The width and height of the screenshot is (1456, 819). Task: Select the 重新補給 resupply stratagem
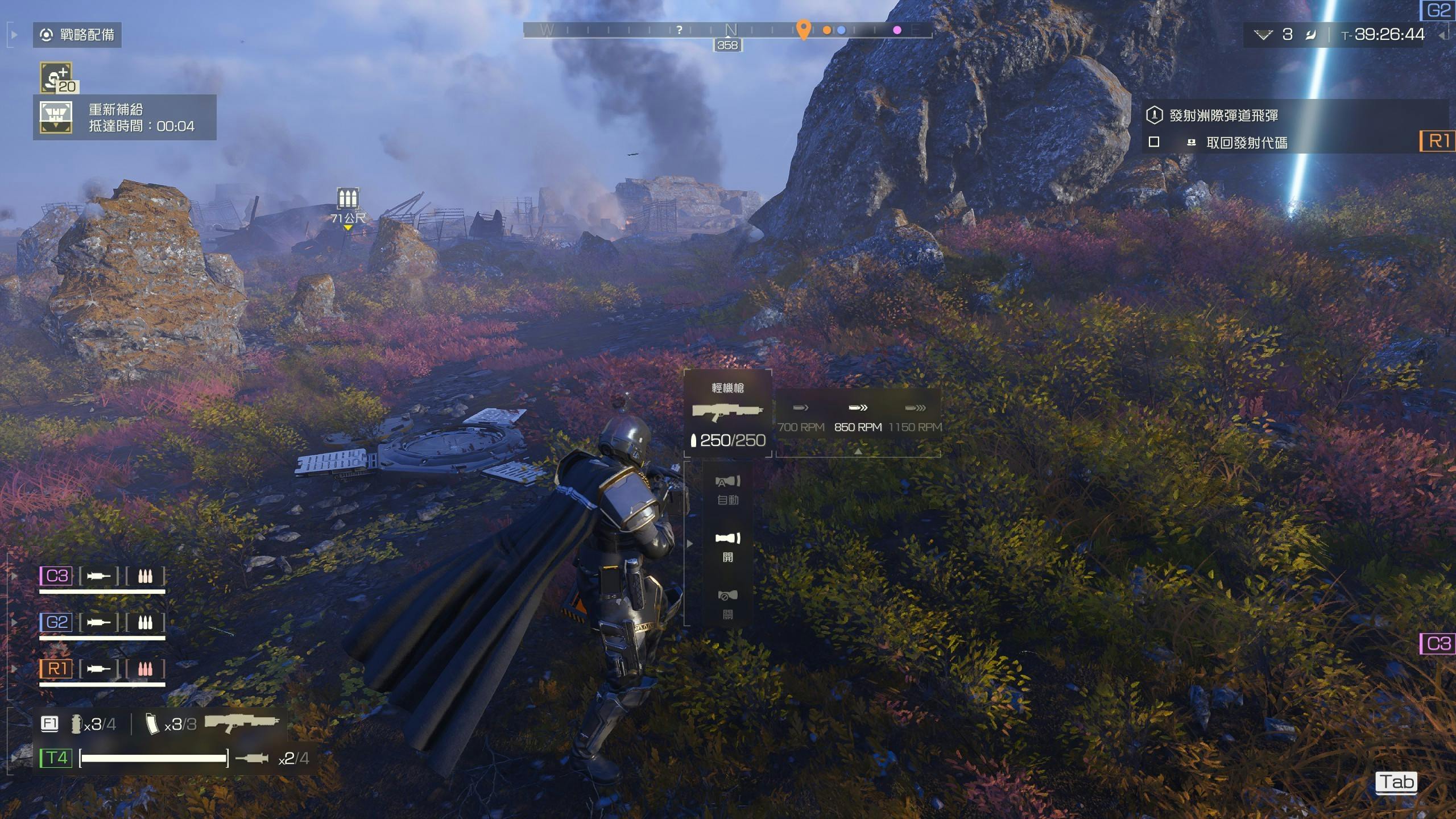[125, 118]
